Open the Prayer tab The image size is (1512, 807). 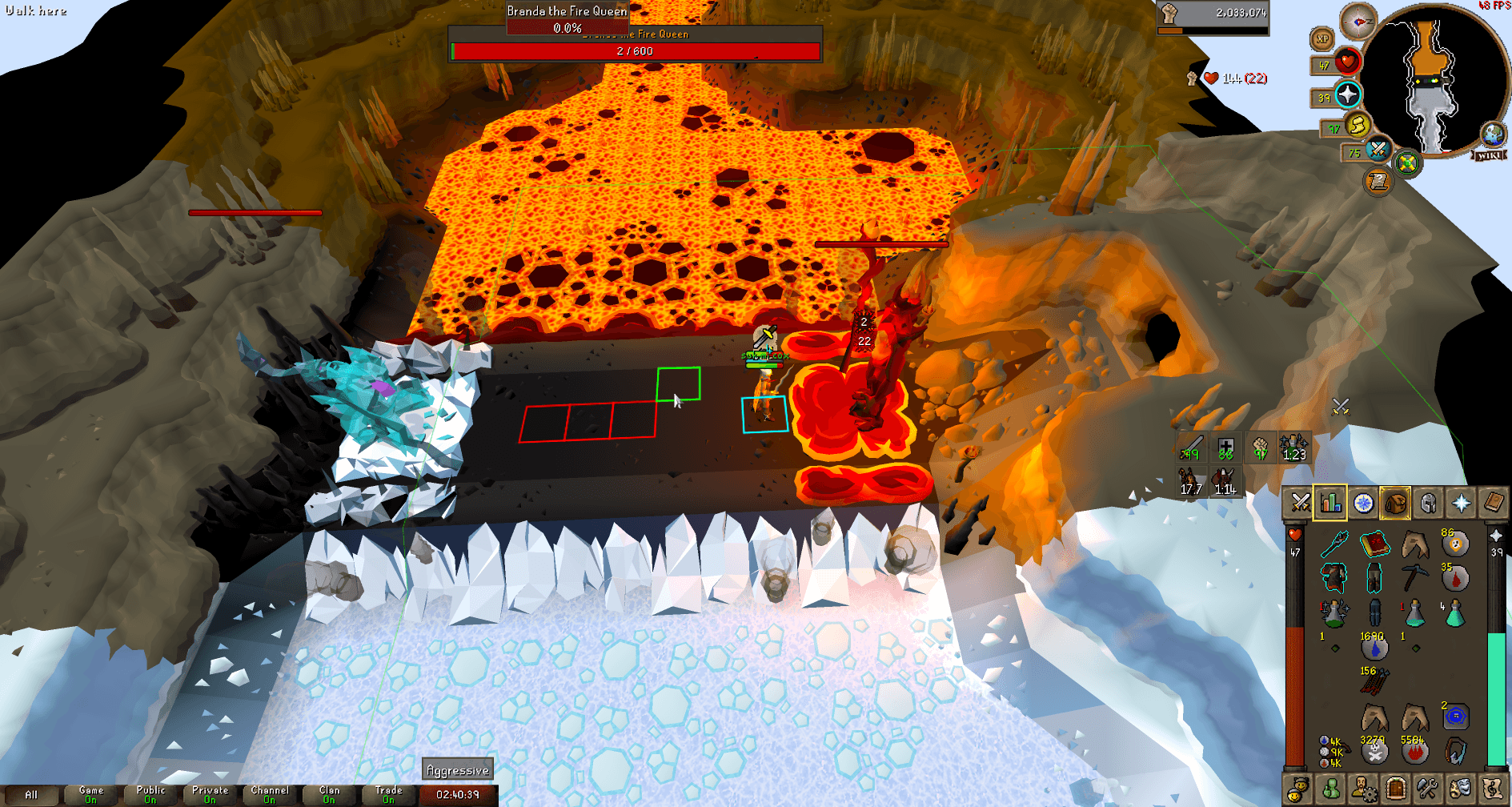(1462, 504)
